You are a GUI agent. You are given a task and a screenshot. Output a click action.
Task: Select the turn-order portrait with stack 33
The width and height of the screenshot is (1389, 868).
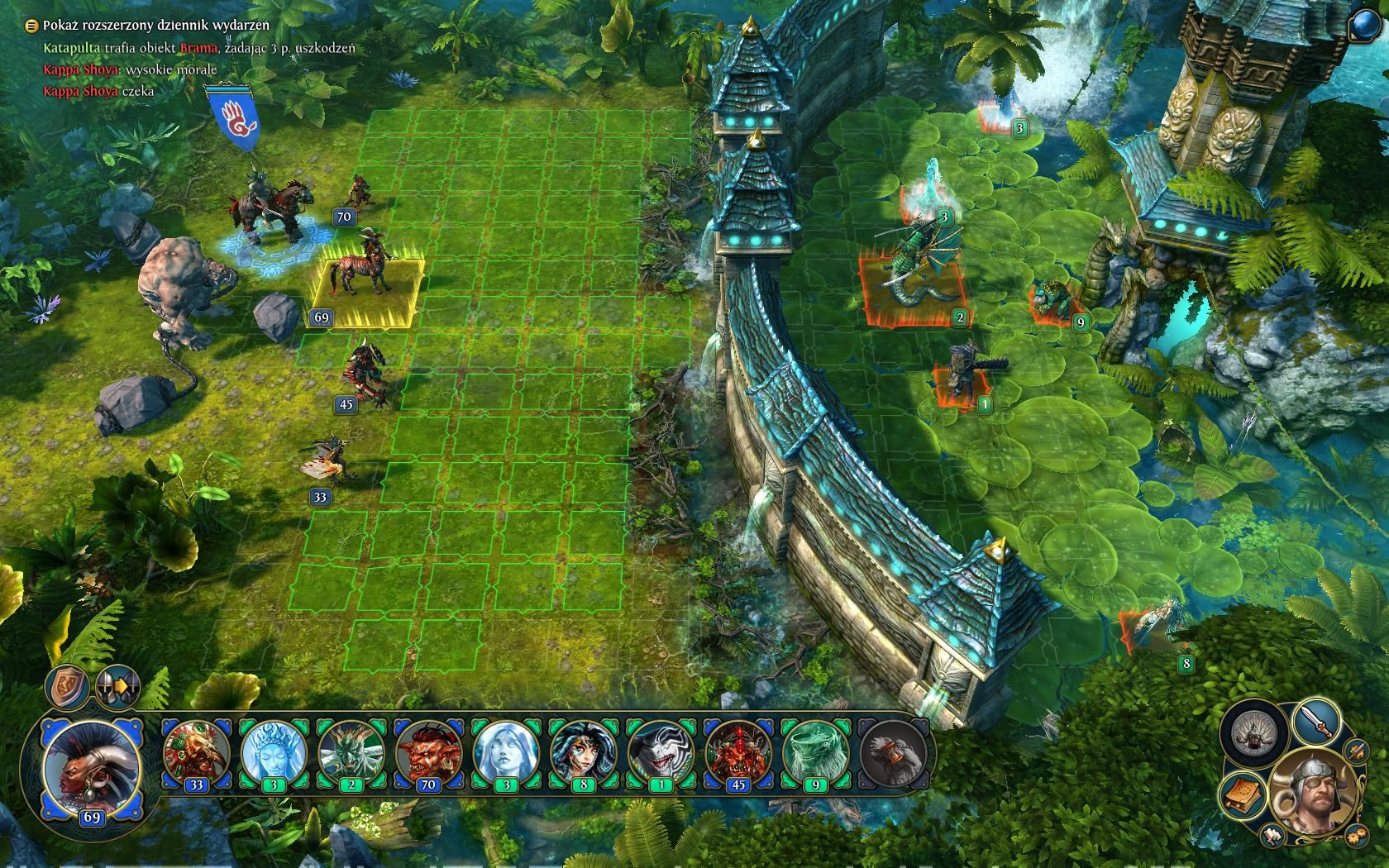tap(196, 751)
